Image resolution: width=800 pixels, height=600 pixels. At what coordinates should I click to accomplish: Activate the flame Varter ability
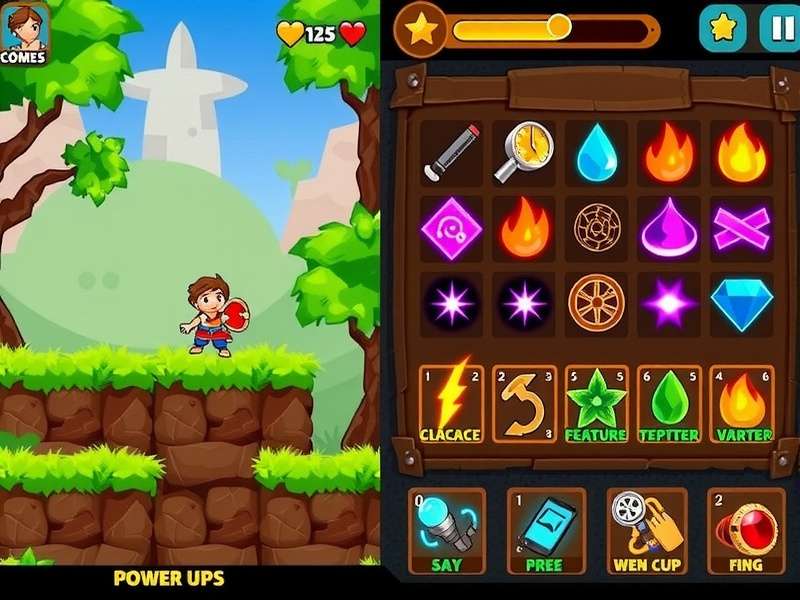[742, 404]
